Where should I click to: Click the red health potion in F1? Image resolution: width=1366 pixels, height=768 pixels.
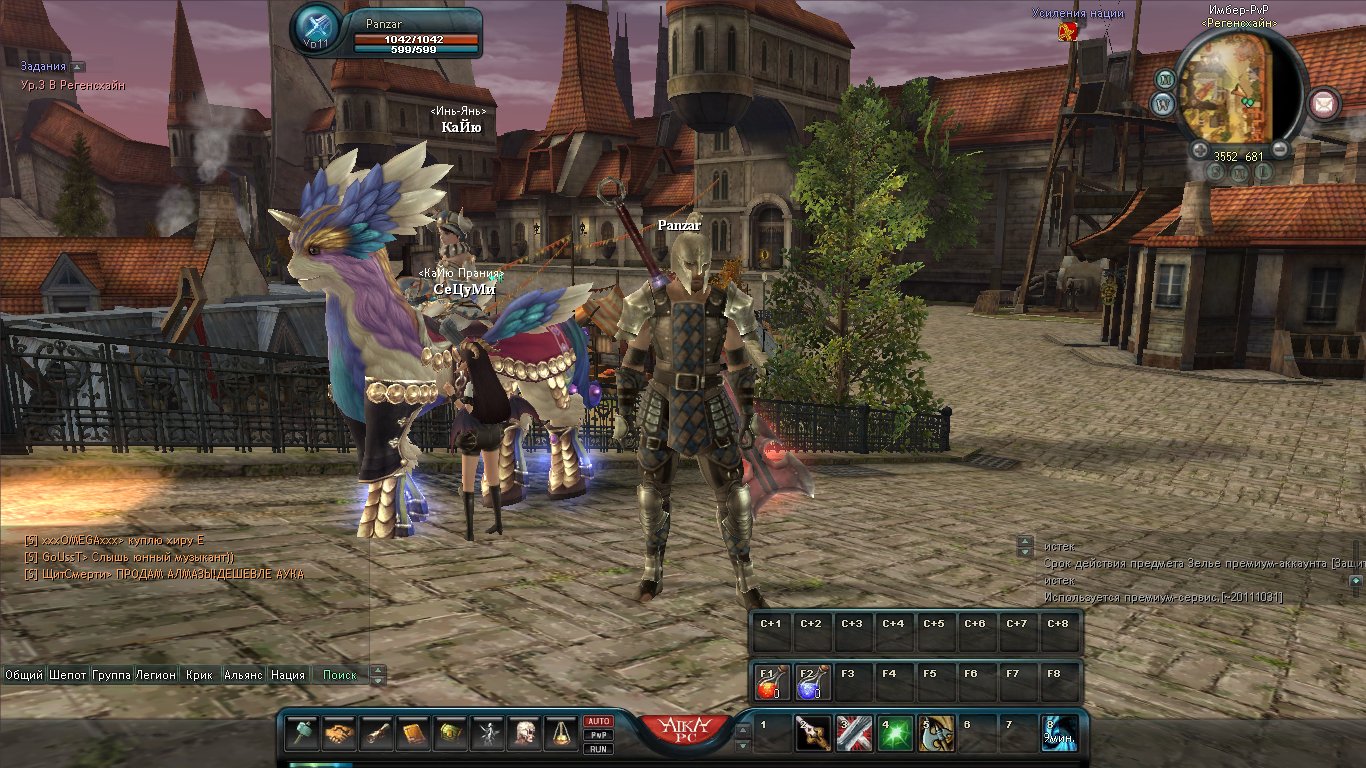coord(769,684)
